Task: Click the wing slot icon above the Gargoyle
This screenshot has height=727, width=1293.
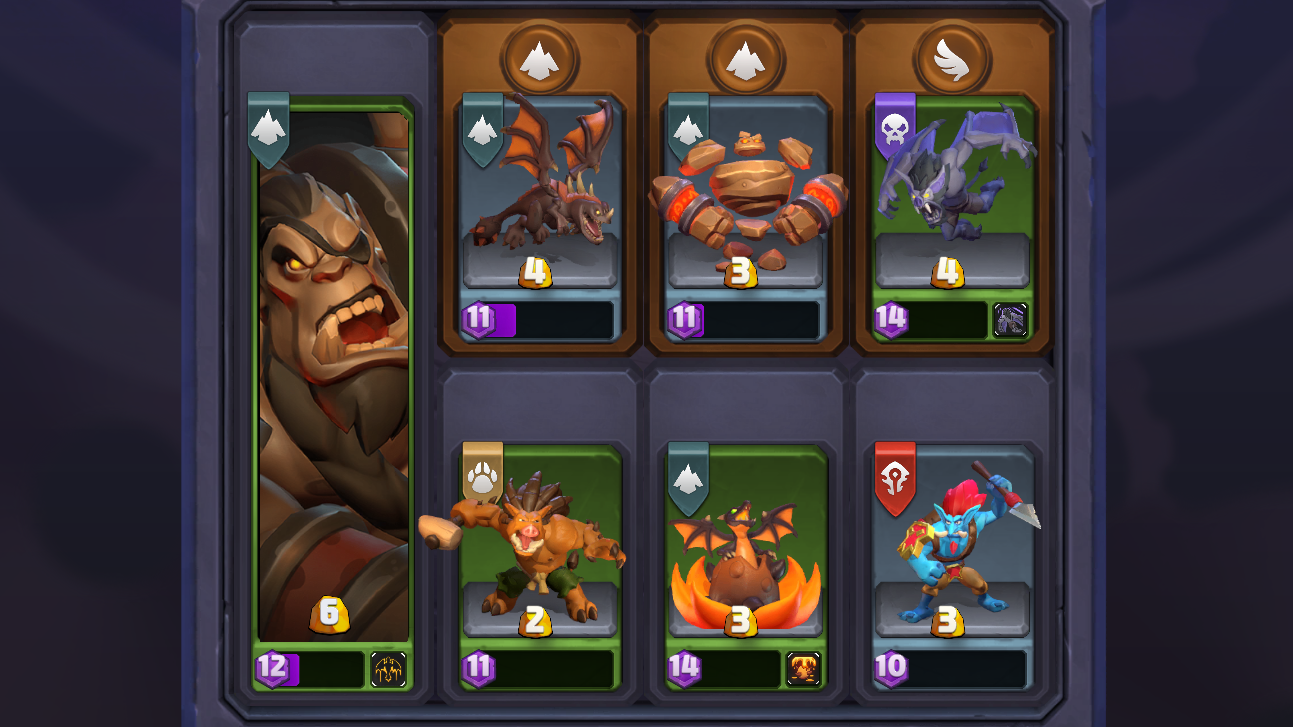Action: click(x=951, y=59)
